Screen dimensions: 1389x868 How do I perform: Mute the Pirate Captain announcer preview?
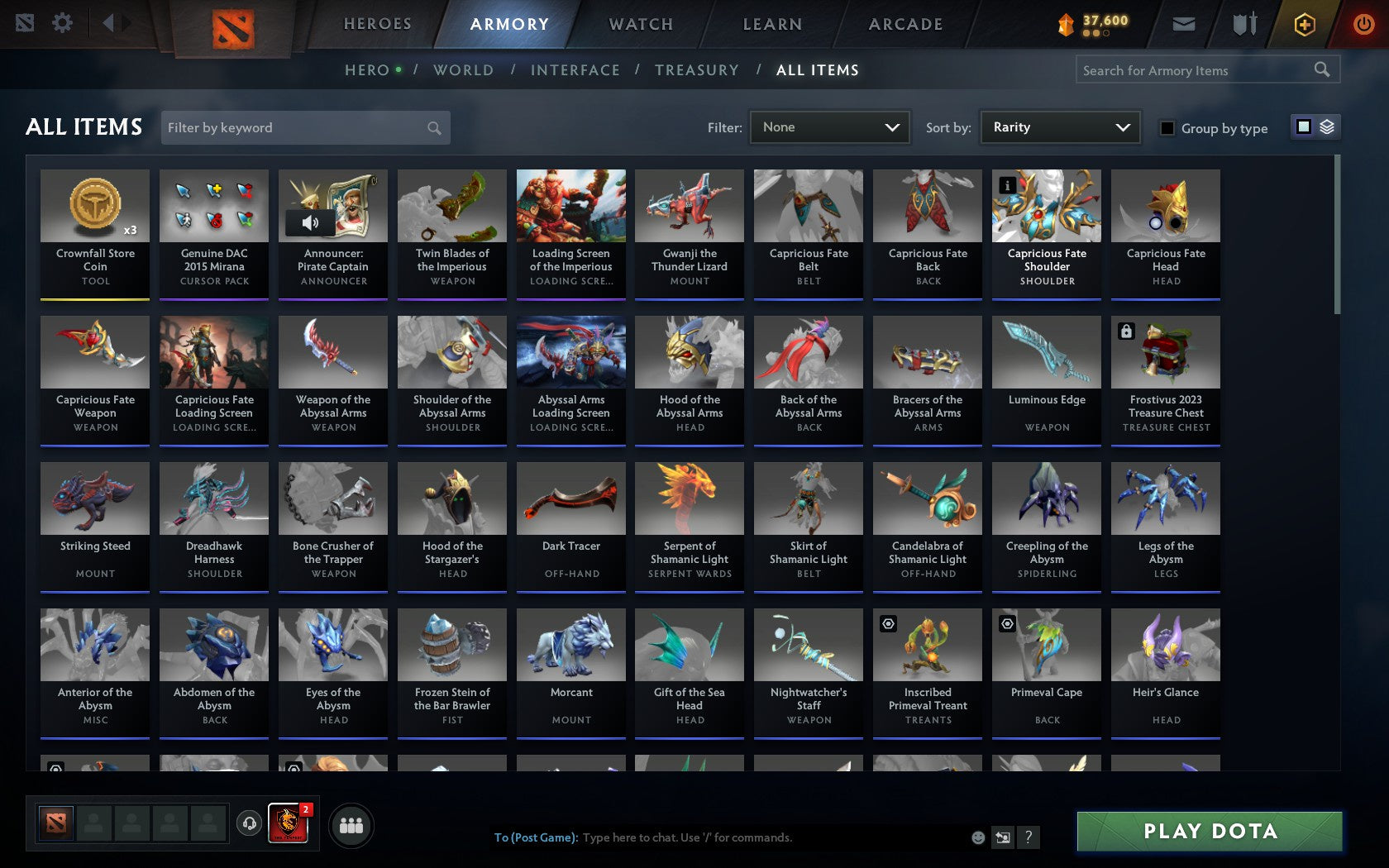click(x=309, y=223)
